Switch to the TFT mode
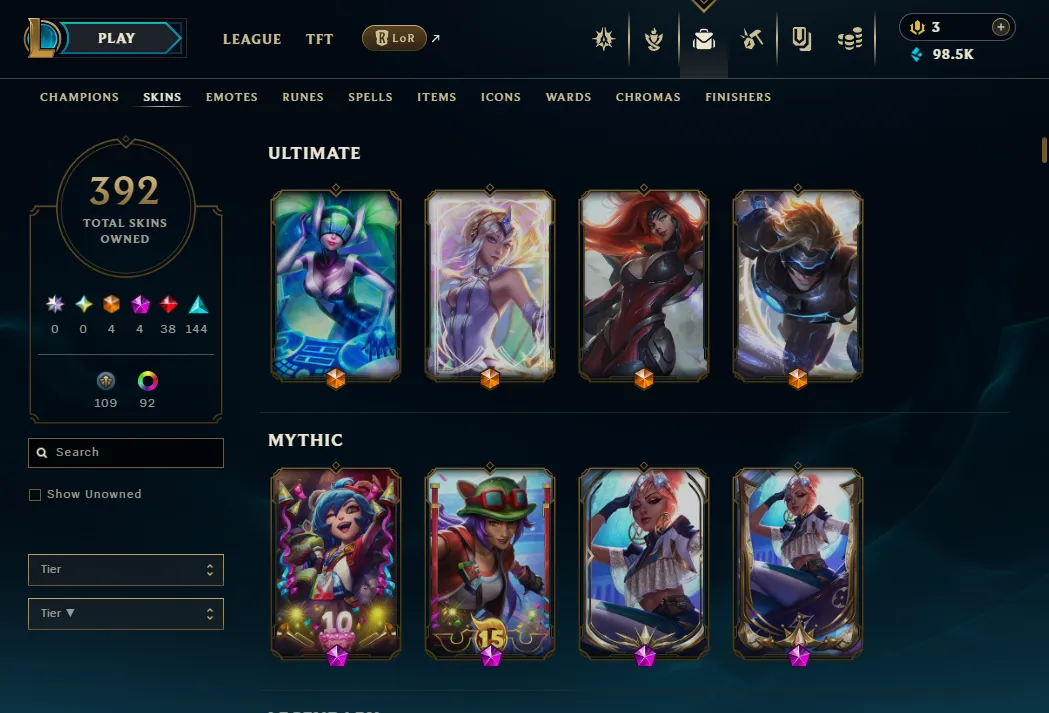 [x=320, y=39]
